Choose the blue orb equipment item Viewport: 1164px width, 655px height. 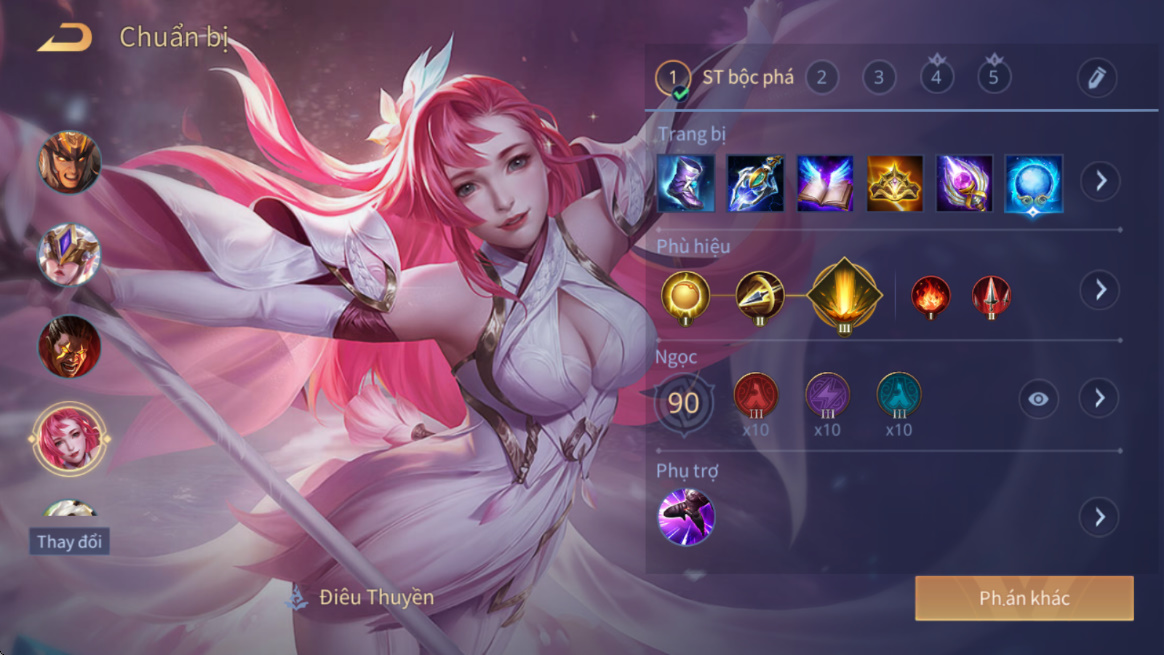click(x=1033, y=183)
